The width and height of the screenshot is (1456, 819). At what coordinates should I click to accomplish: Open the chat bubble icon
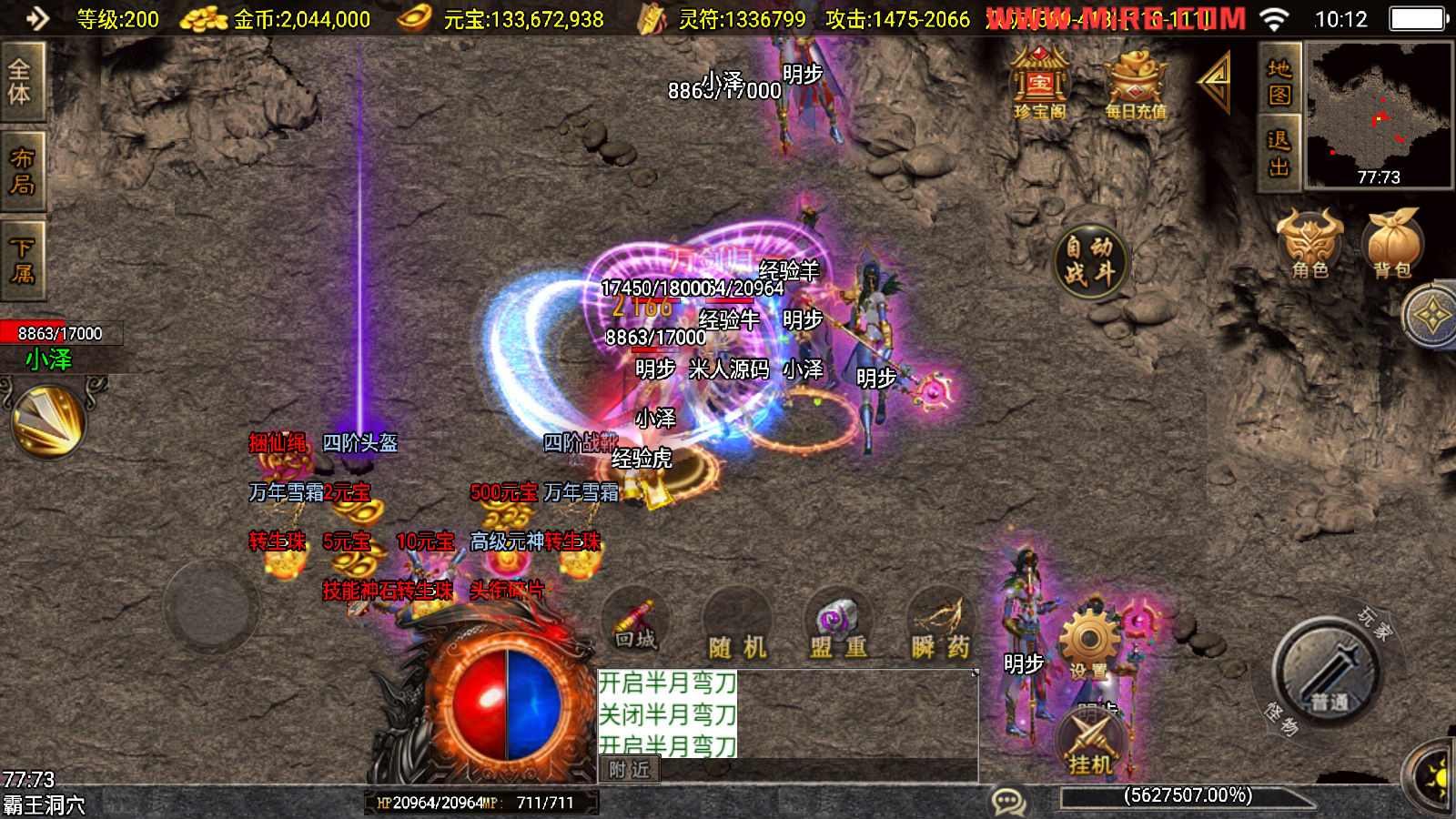pos(1008,802)
